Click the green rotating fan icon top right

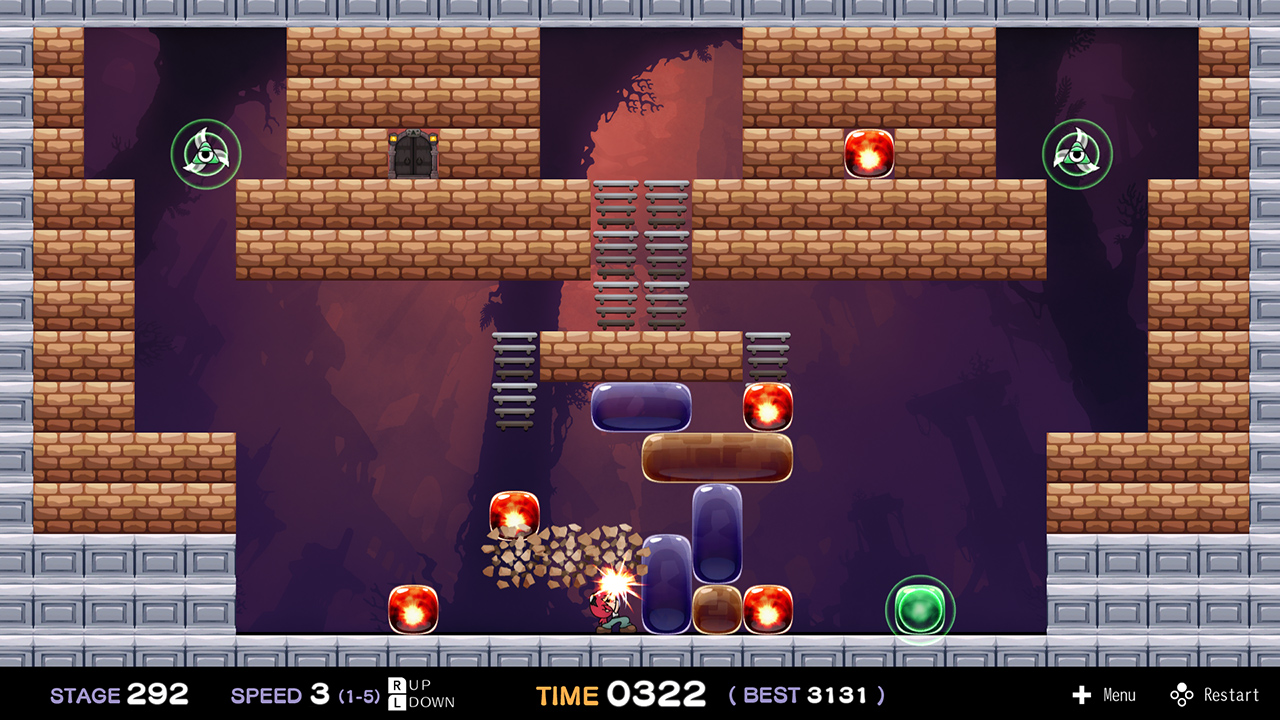[x=1076, y=153]
